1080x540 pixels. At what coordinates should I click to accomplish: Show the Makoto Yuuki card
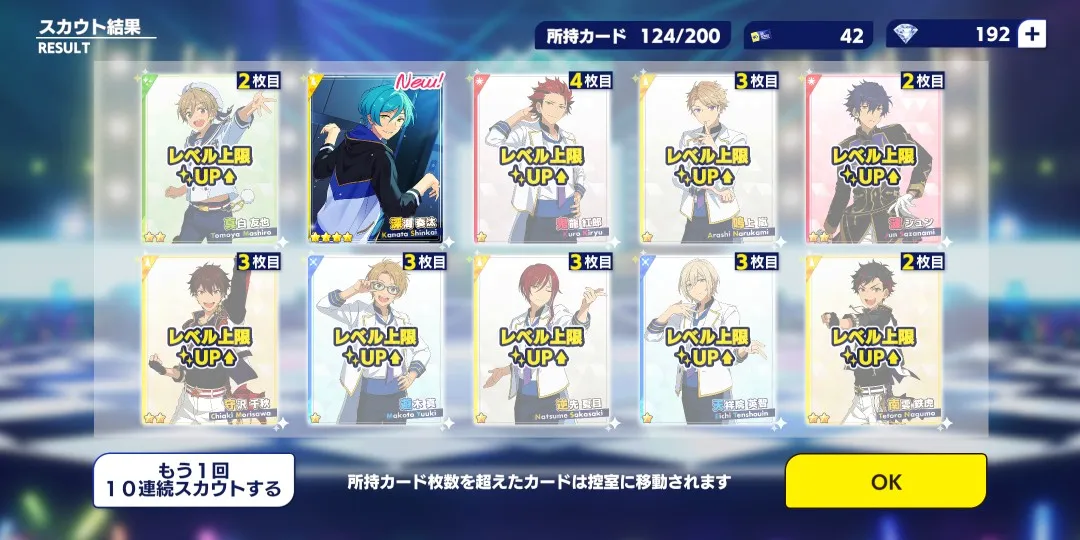pos(378,339)
